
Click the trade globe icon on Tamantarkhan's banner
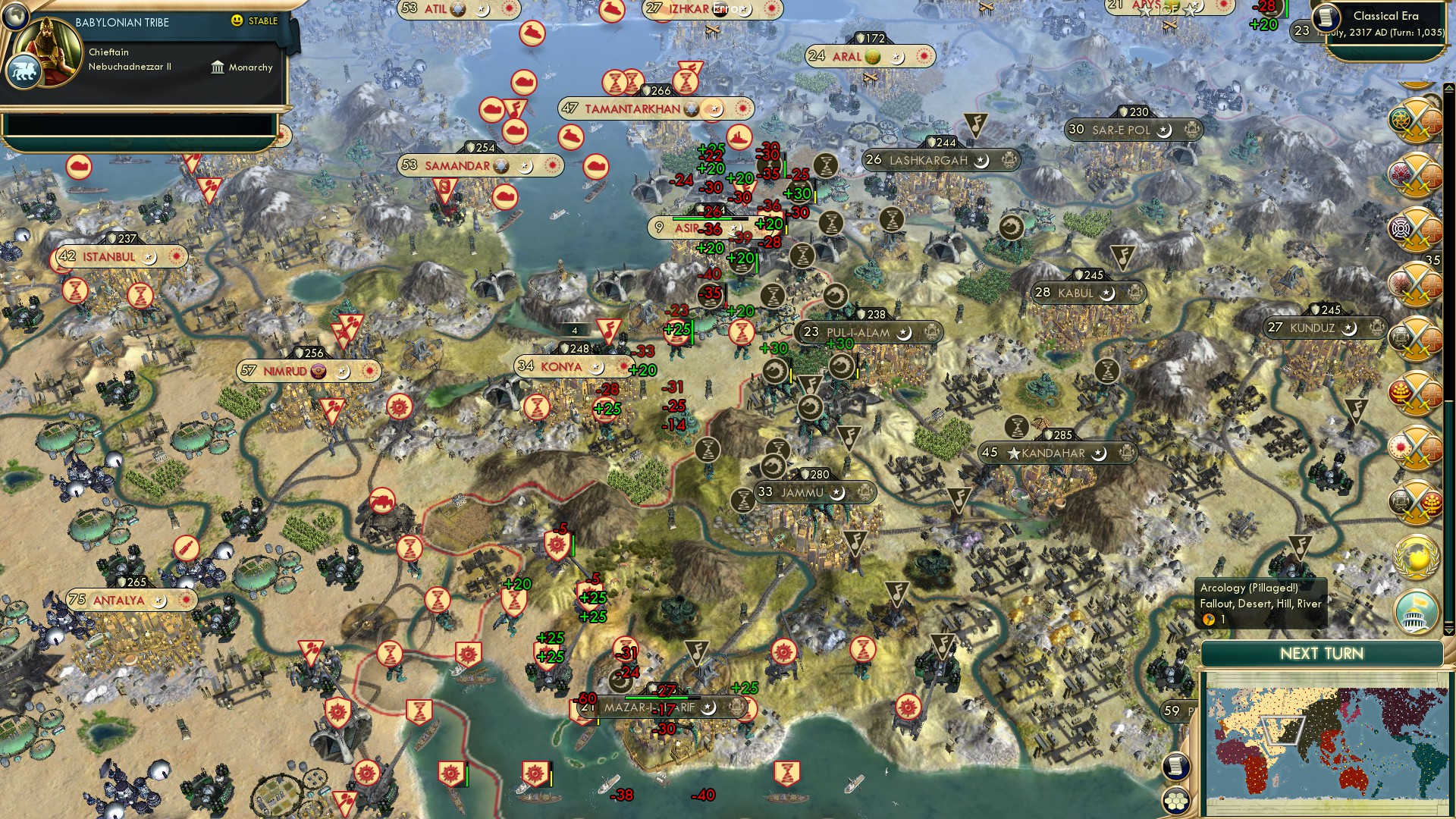(x=691, y=108)
